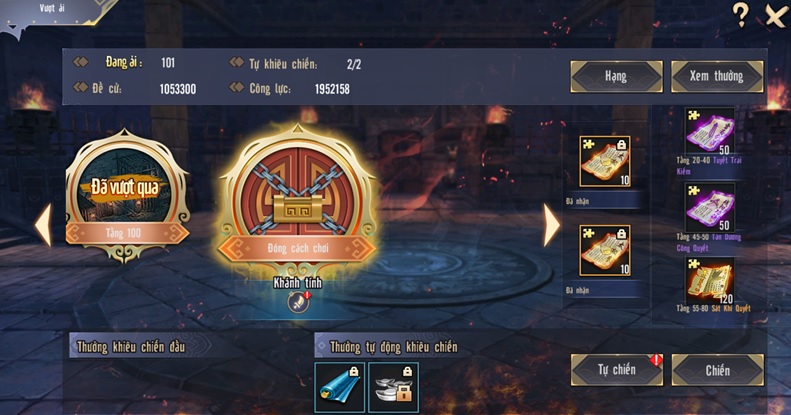791x415 pixels.
Task: Start auto battle with Tự chiến
Action: point(617,369)
